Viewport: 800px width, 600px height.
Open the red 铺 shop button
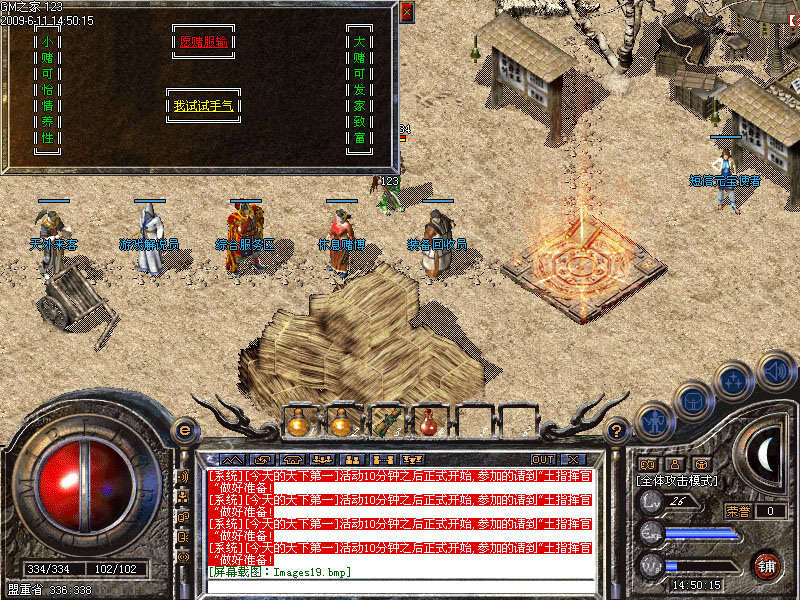[x=766, y=564]
